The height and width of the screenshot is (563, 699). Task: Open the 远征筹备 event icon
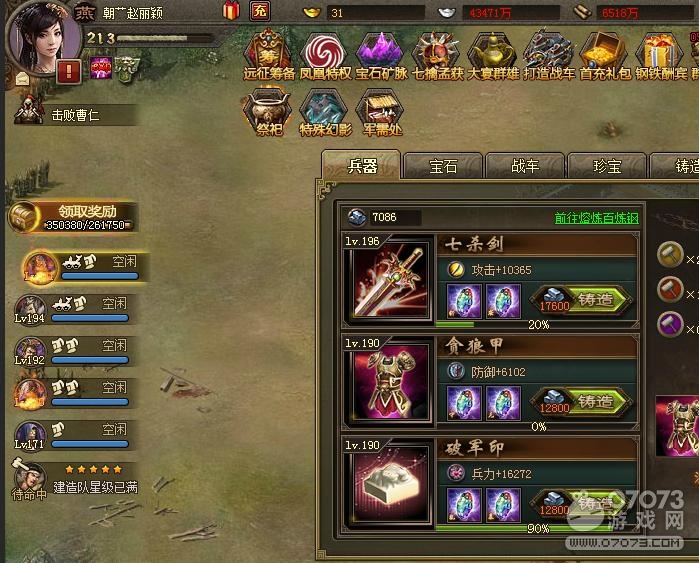269,53
